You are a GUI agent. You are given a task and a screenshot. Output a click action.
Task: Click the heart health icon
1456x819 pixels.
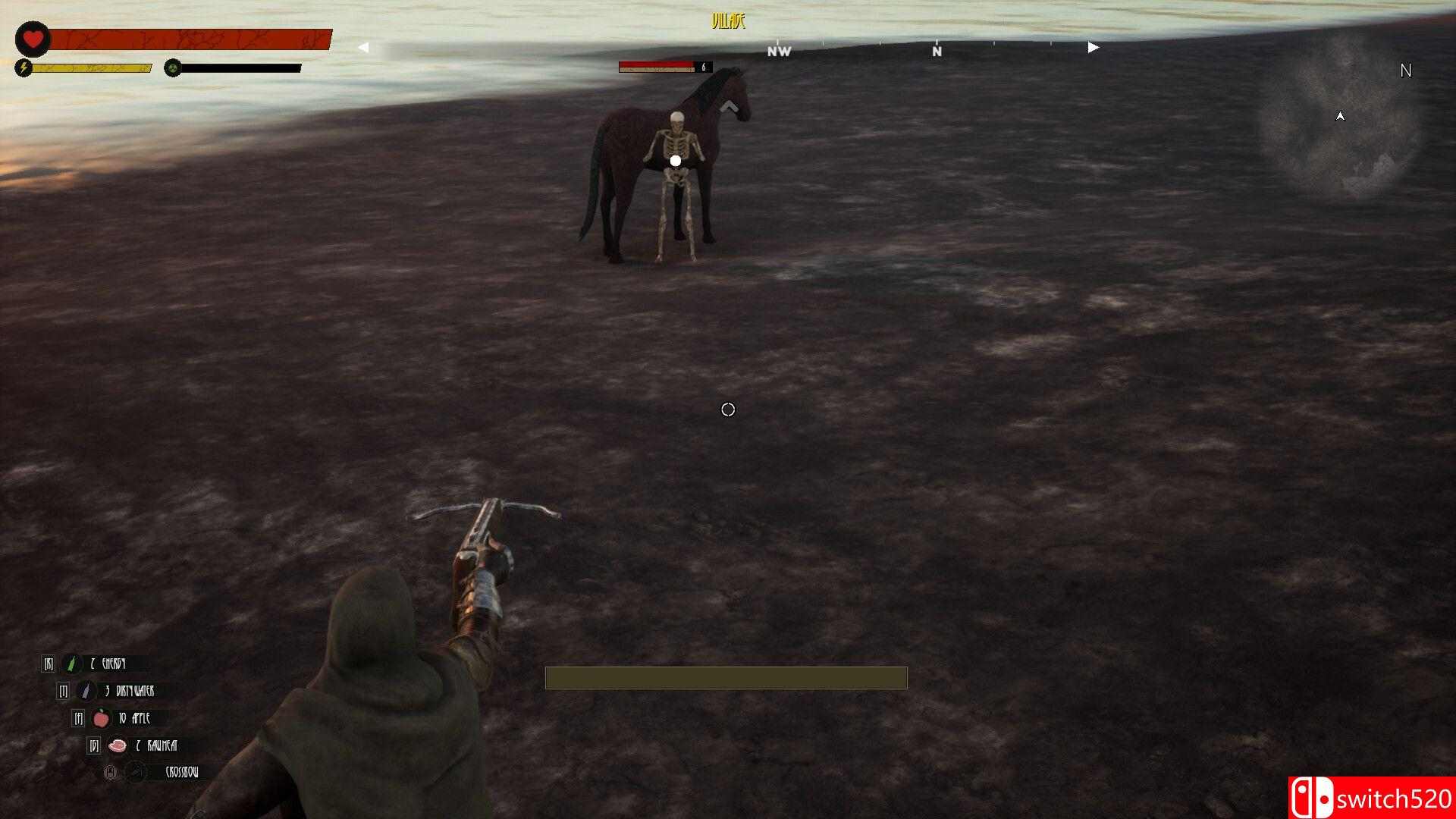point(32,39)
